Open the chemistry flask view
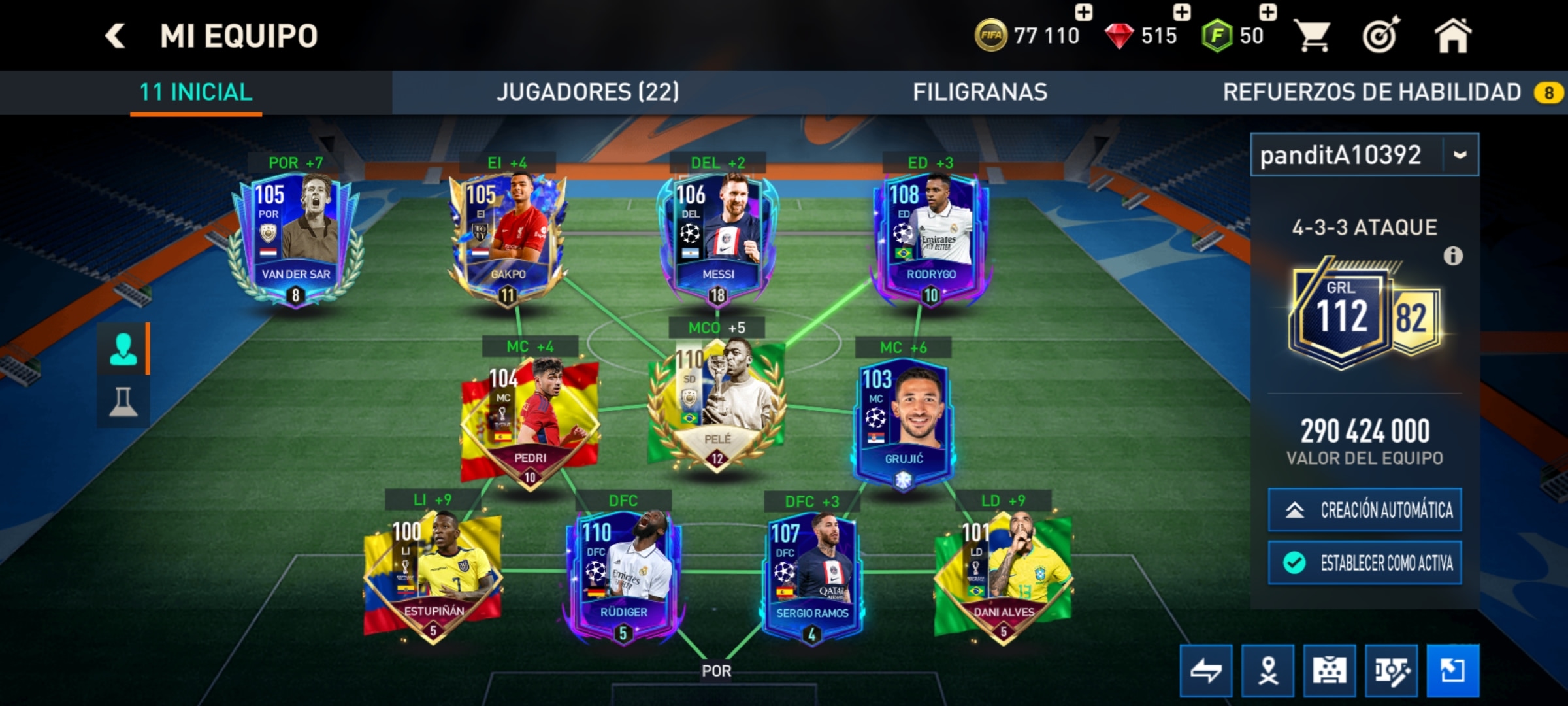Viewport: 1568px width, 706px height. 123,401
